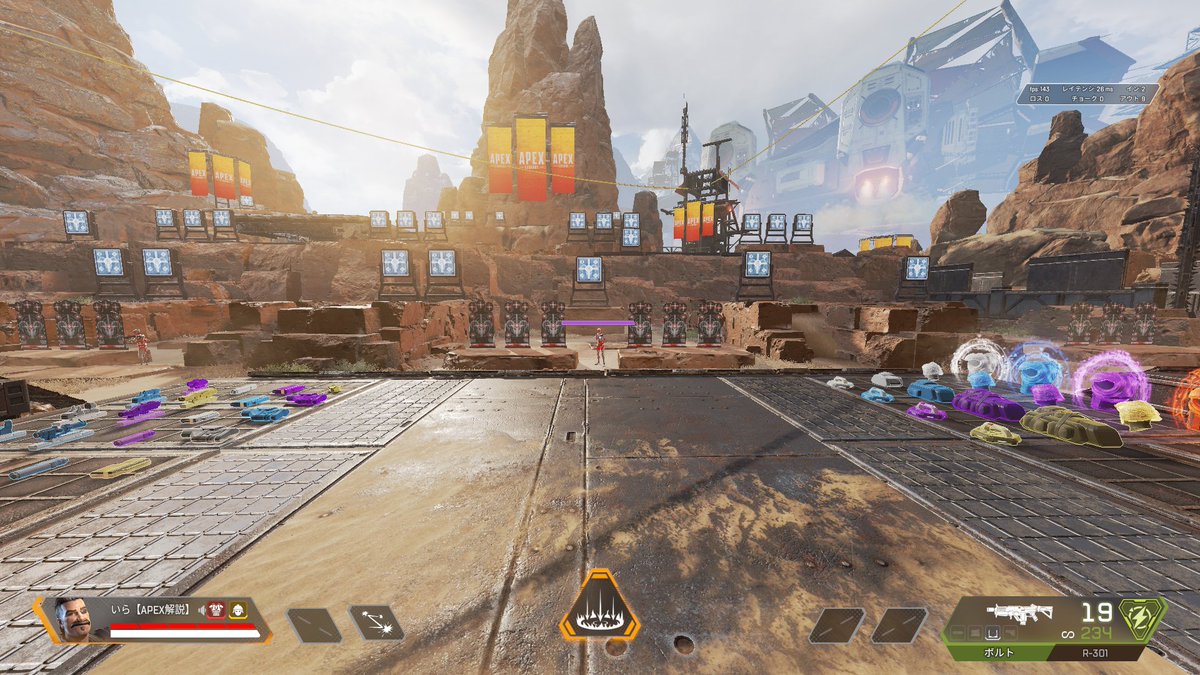Image resolution: width=1200 pixels, height=675 pixels.
Task: Switch to the ボルト weapon tab
Action: click(x=997, y=653)
